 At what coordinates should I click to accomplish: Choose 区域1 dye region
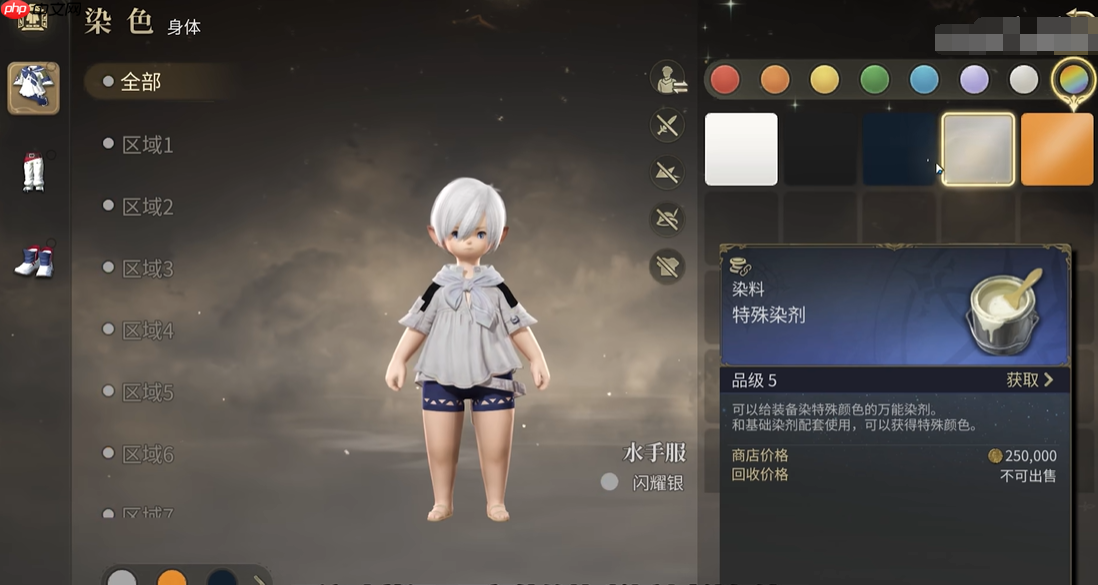point(146,145)
